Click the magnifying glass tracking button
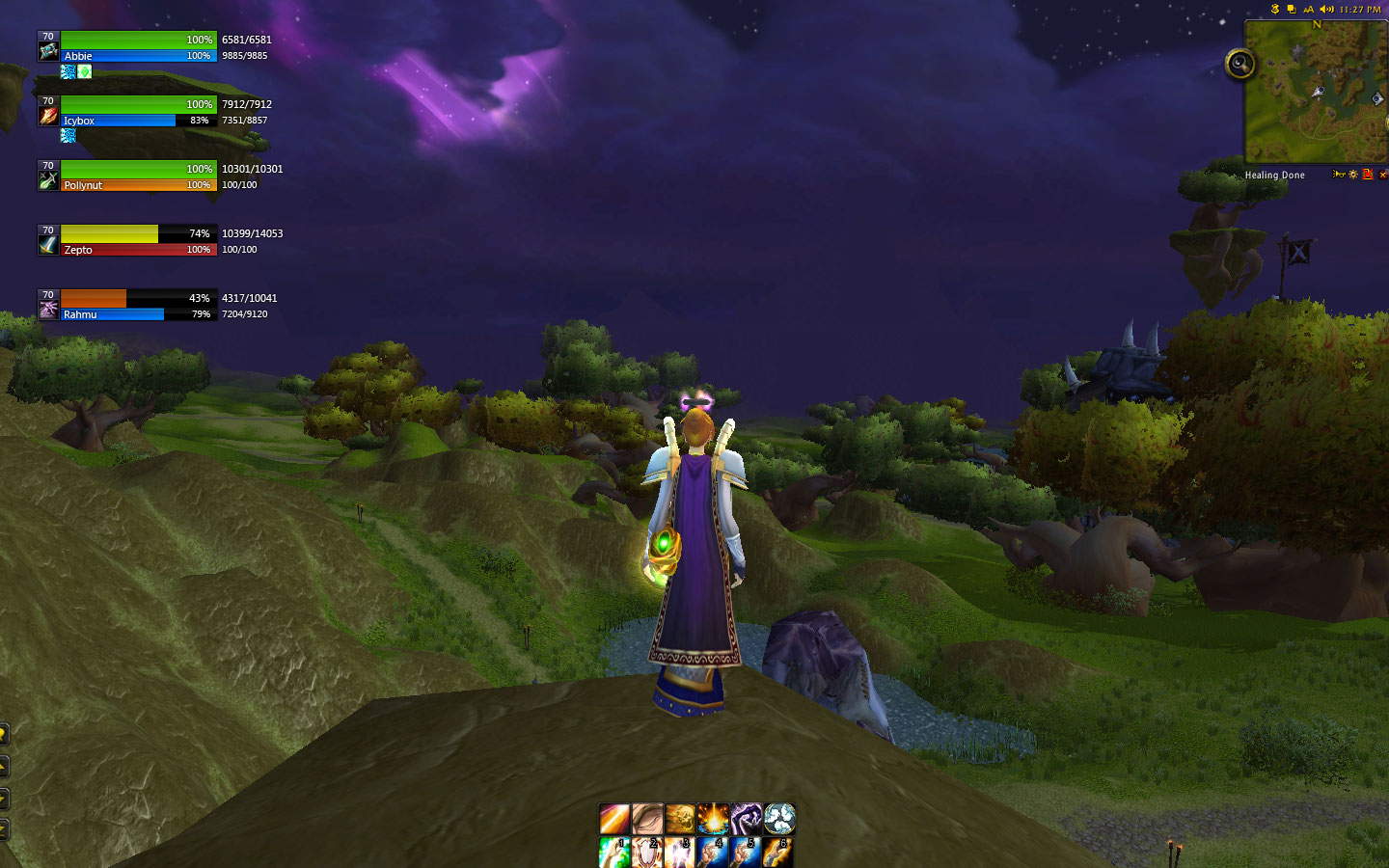 click(x=1239, y=65)
